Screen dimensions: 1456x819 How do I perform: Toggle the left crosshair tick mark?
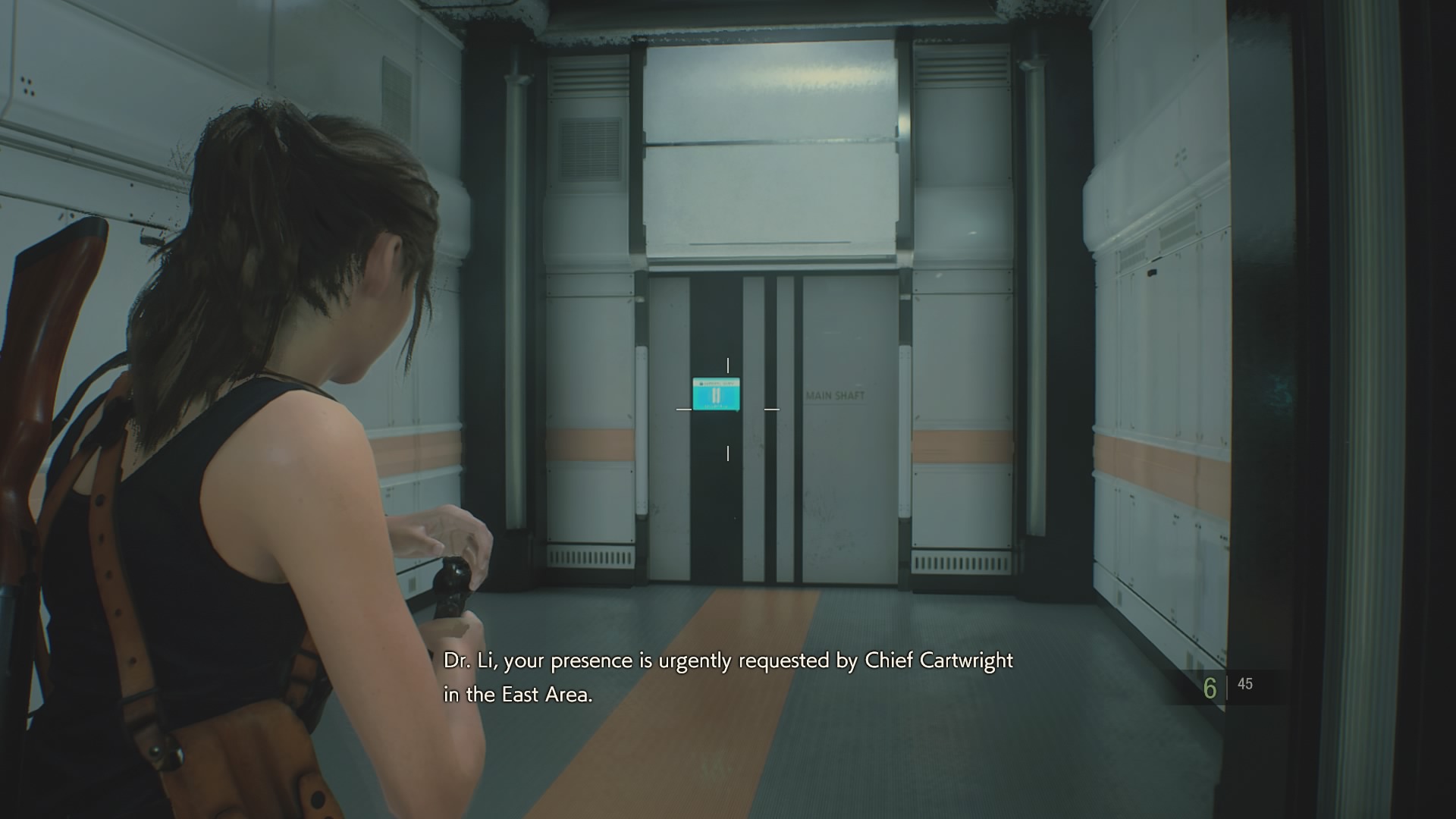tap(685, 410)
